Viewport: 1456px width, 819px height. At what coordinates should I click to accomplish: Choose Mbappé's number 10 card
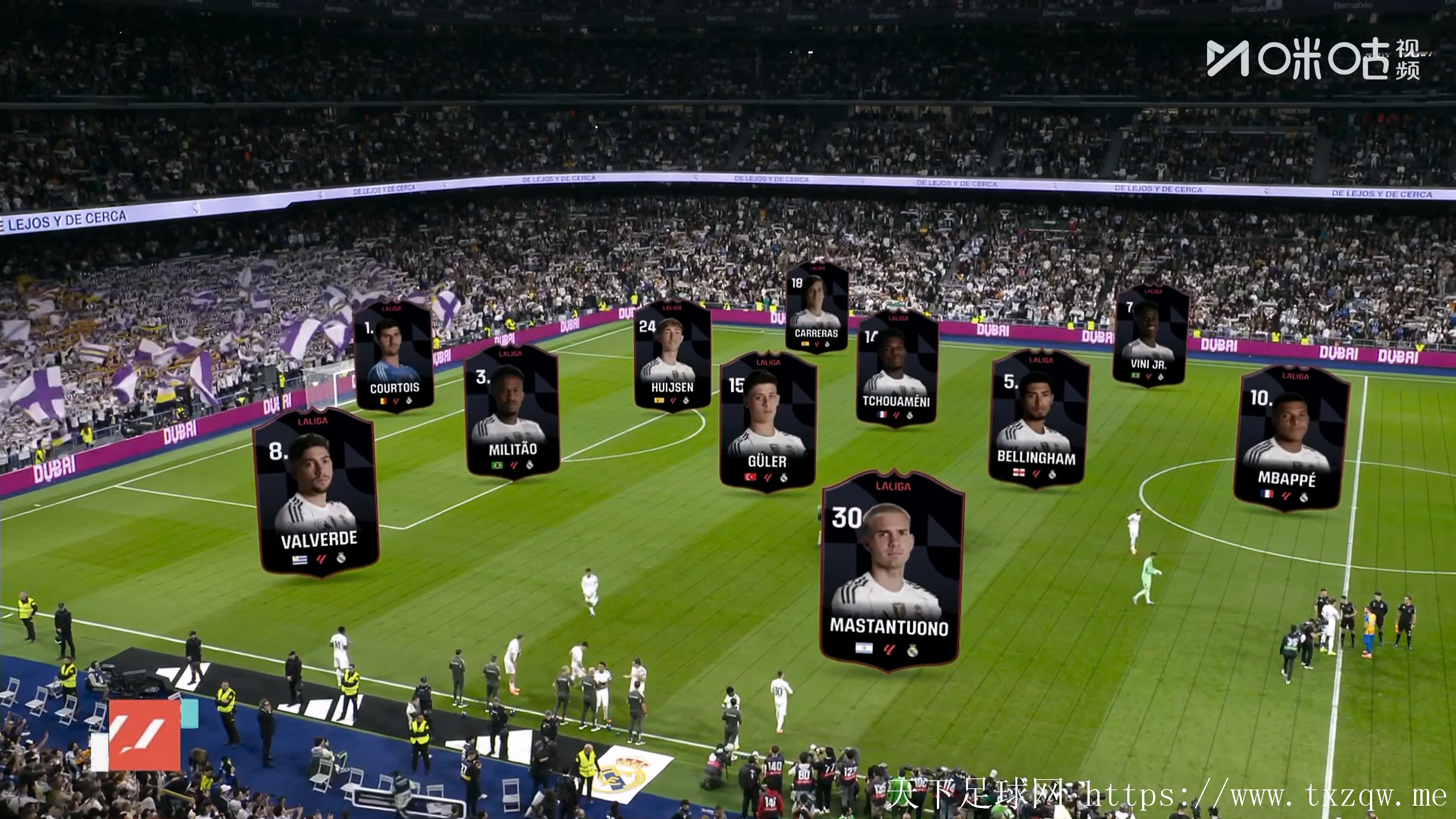(x=1290, y=439)
